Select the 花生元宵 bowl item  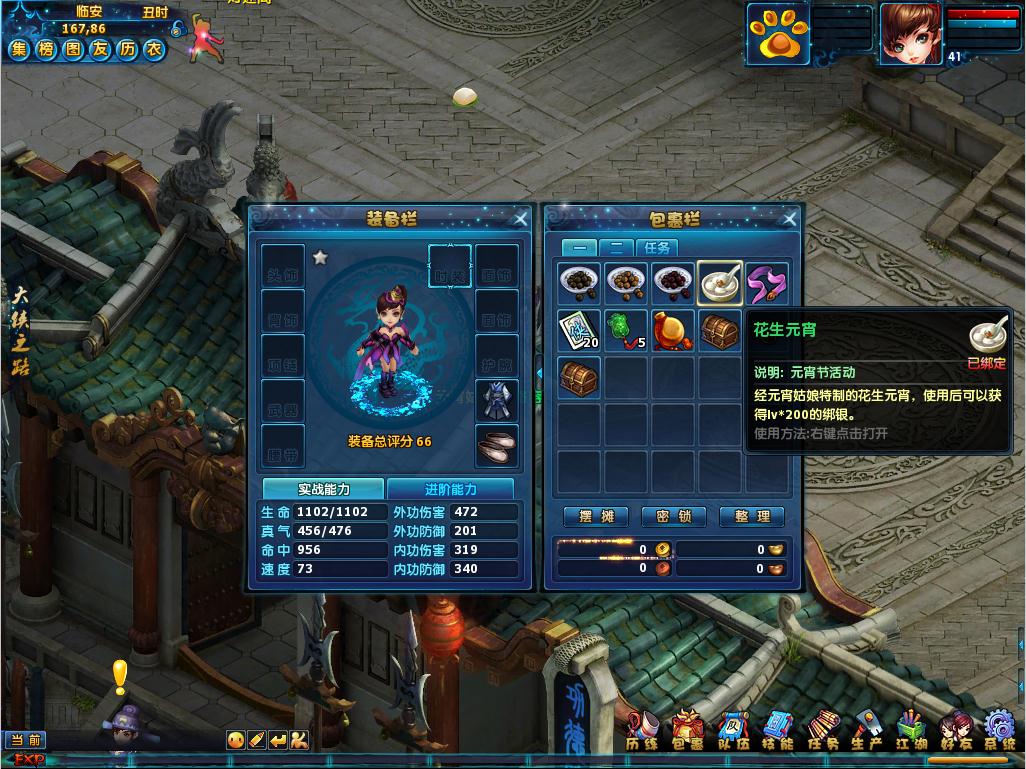point(720,283)
